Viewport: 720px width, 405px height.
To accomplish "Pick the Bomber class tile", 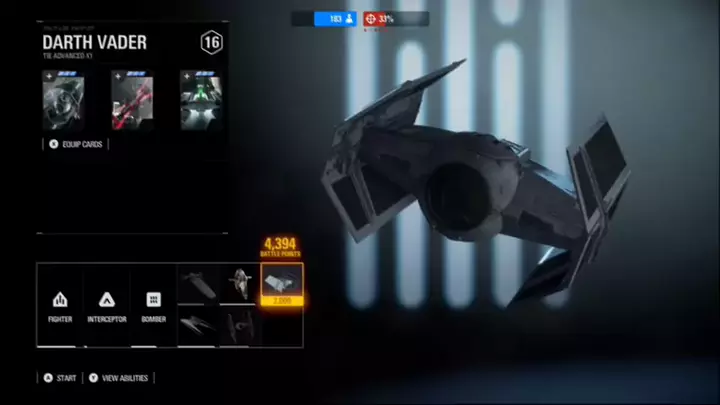I will click(153, 304).
